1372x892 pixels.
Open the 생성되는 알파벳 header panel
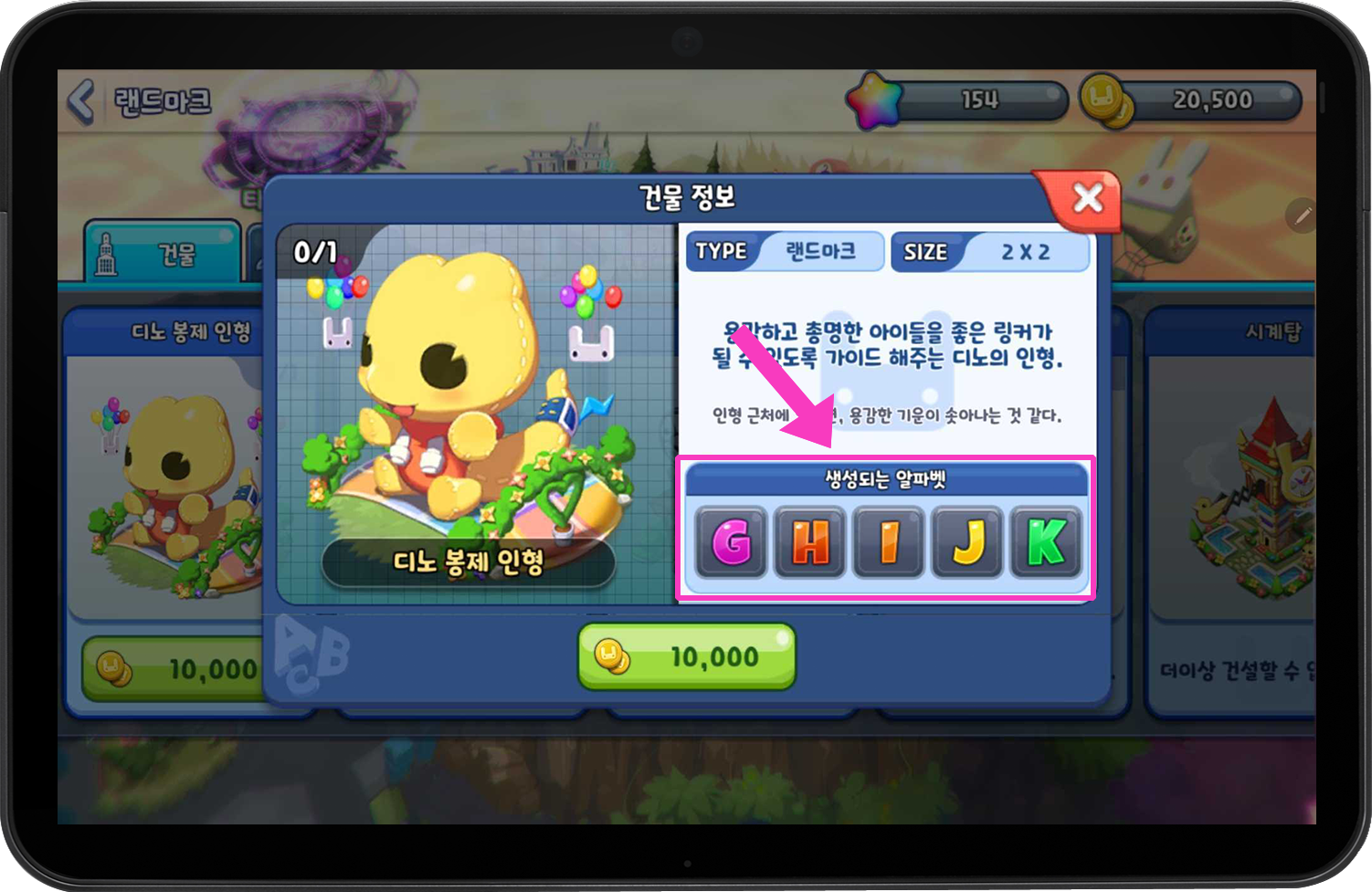pyautogui.click(x=887, y=477)
